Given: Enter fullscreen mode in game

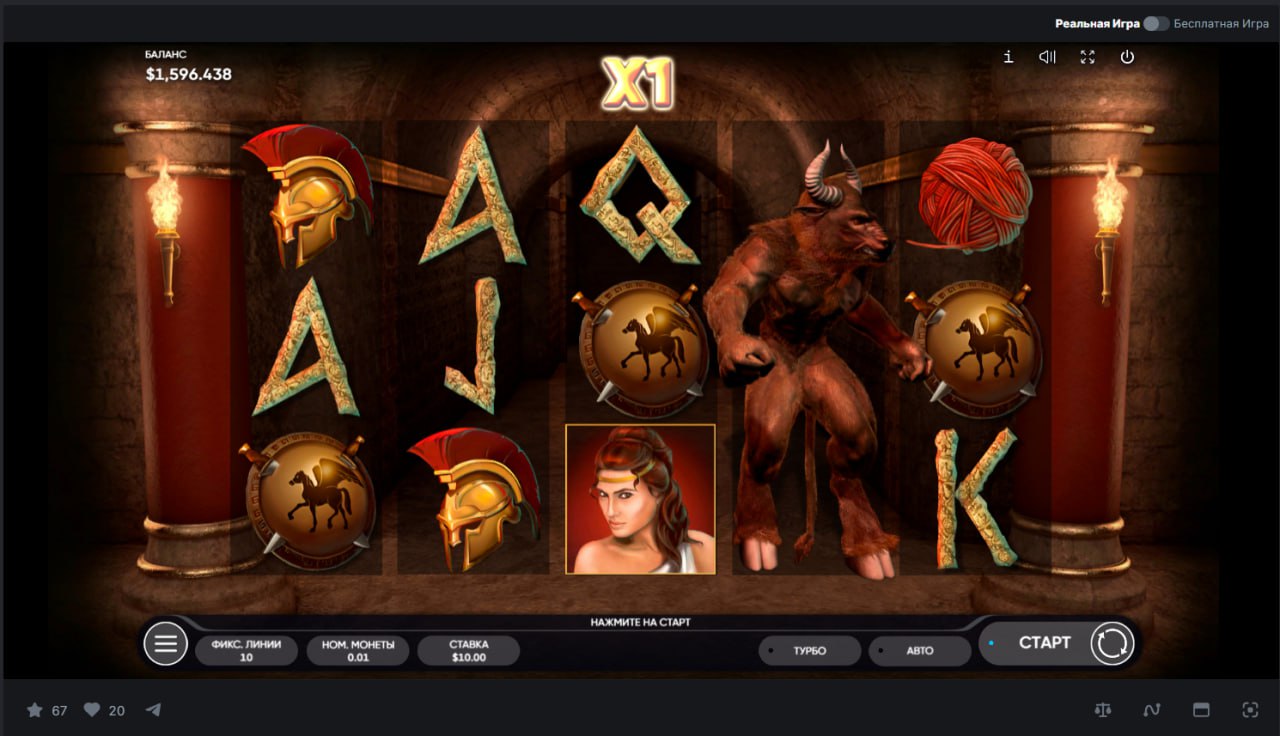Looking at the screenshot, I should pos(1088,57).
